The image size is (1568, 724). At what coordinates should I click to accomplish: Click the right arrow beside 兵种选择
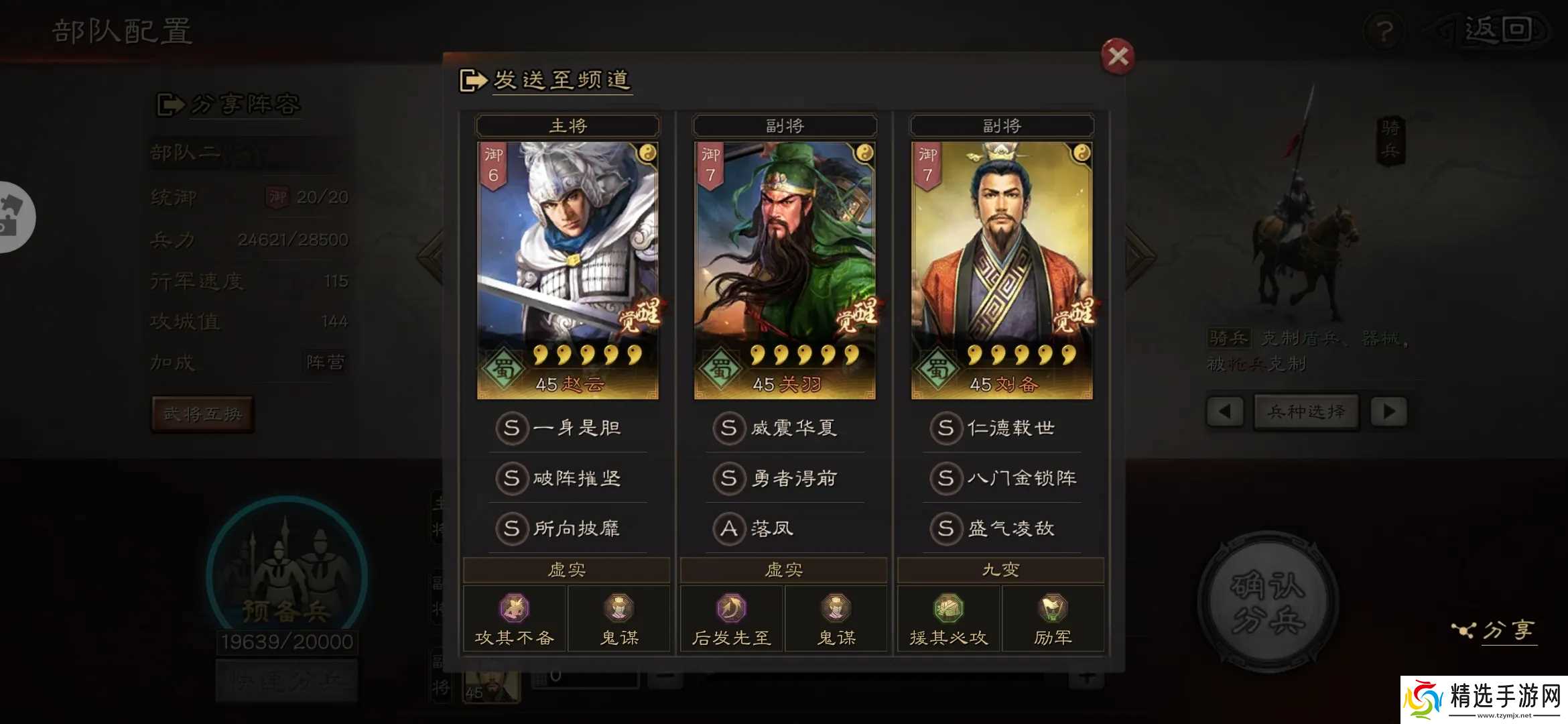1388,412
